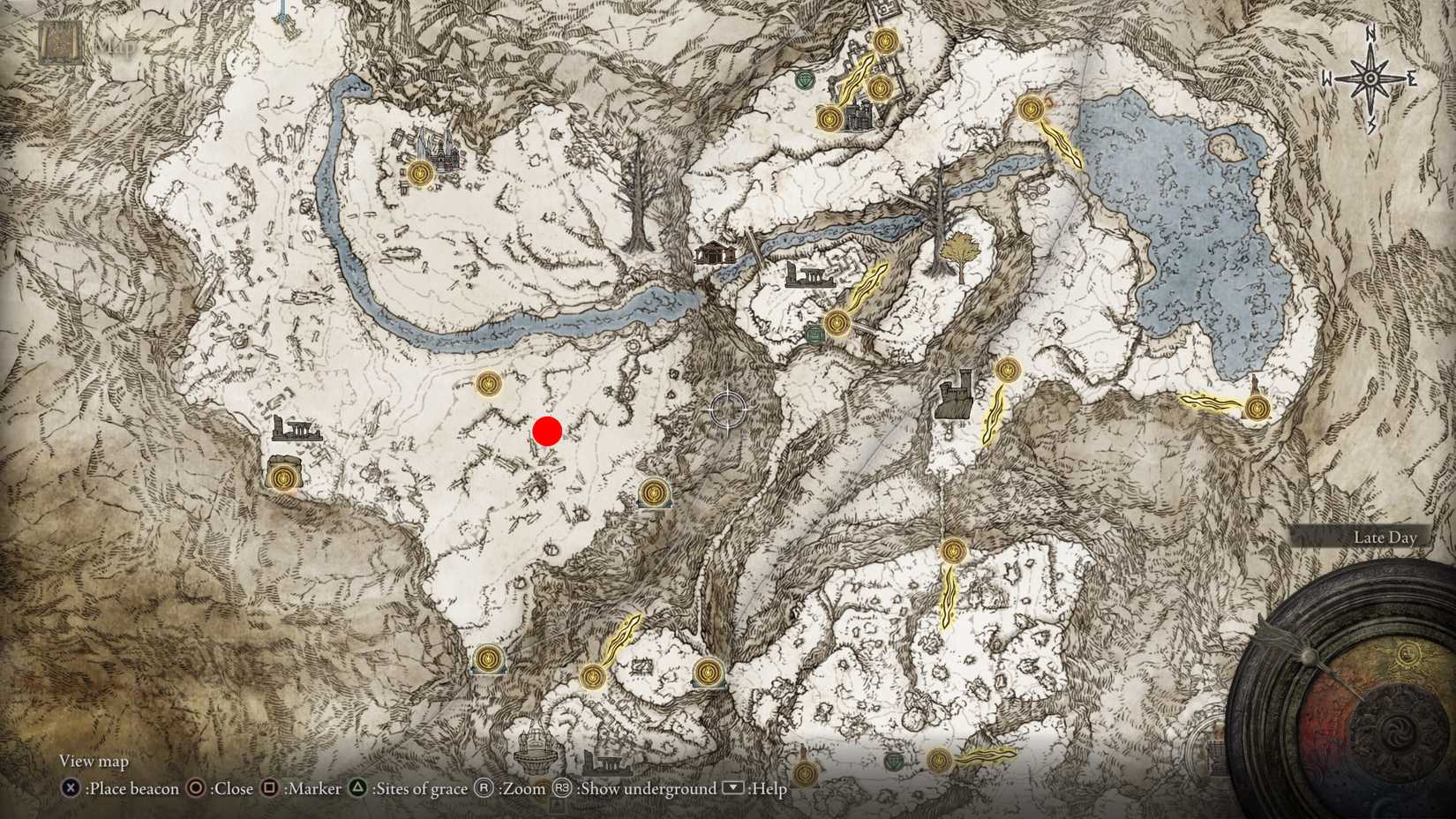Viewport: 1456px width, 819px height.
Task: Select the View map label
Action: click(93, 761)
